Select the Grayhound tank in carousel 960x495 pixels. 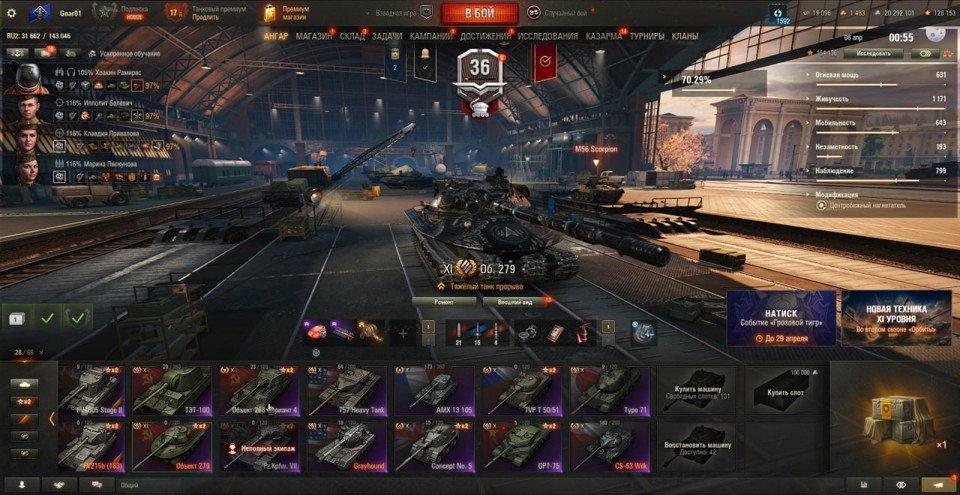346,445
